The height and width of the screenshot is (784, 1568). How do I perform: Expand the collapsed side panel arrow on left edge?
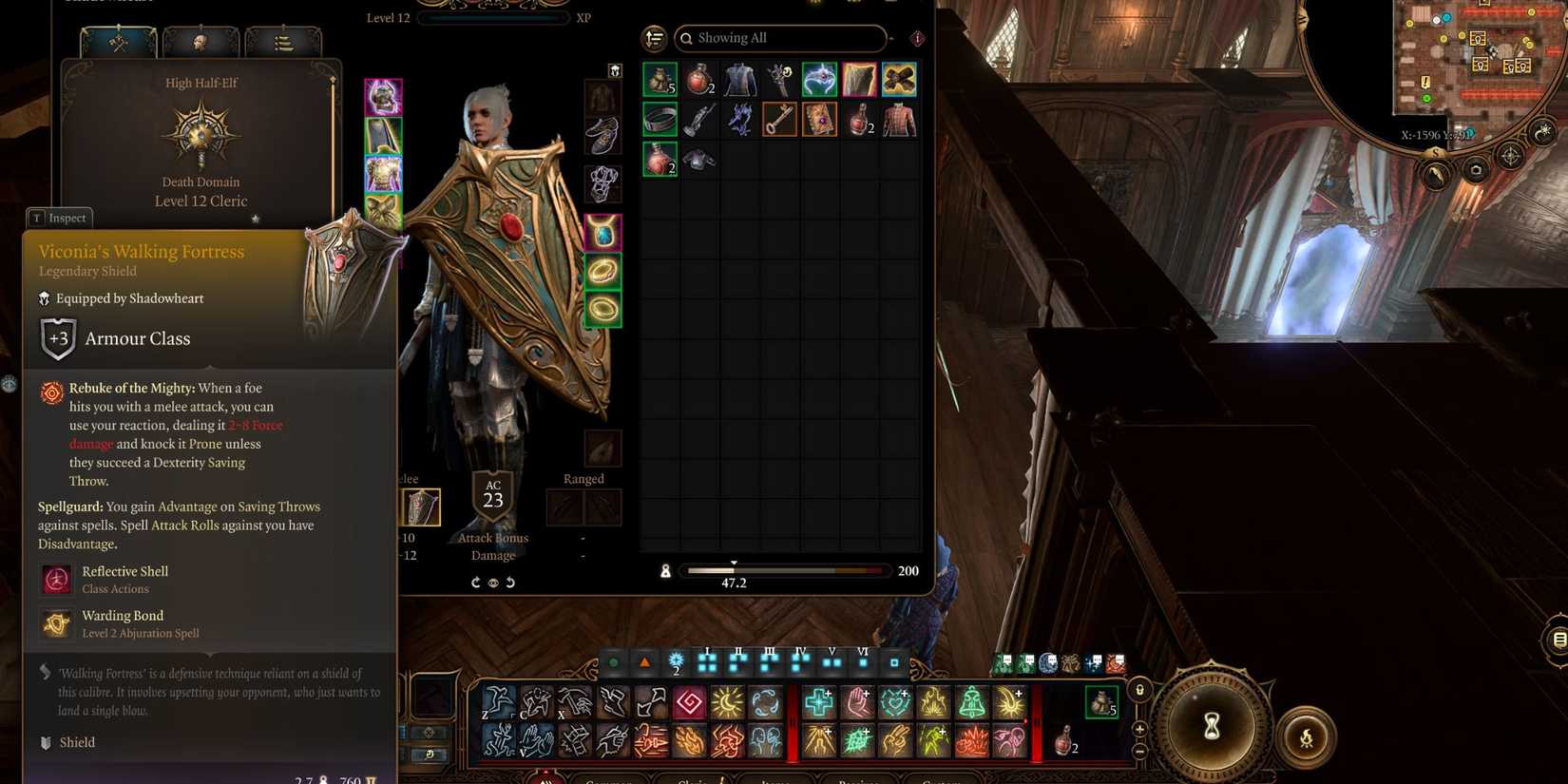point(10,384)
